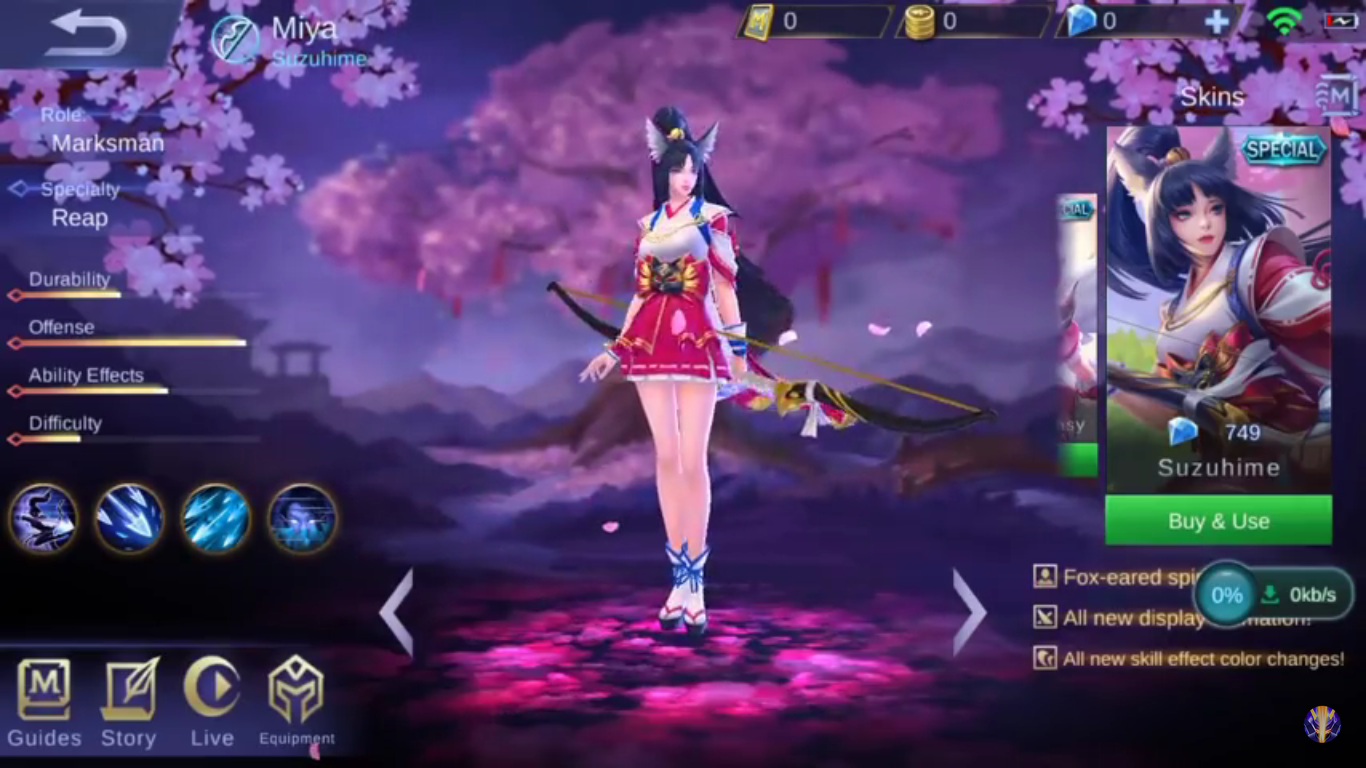Open the Guides section

(42, 700)
